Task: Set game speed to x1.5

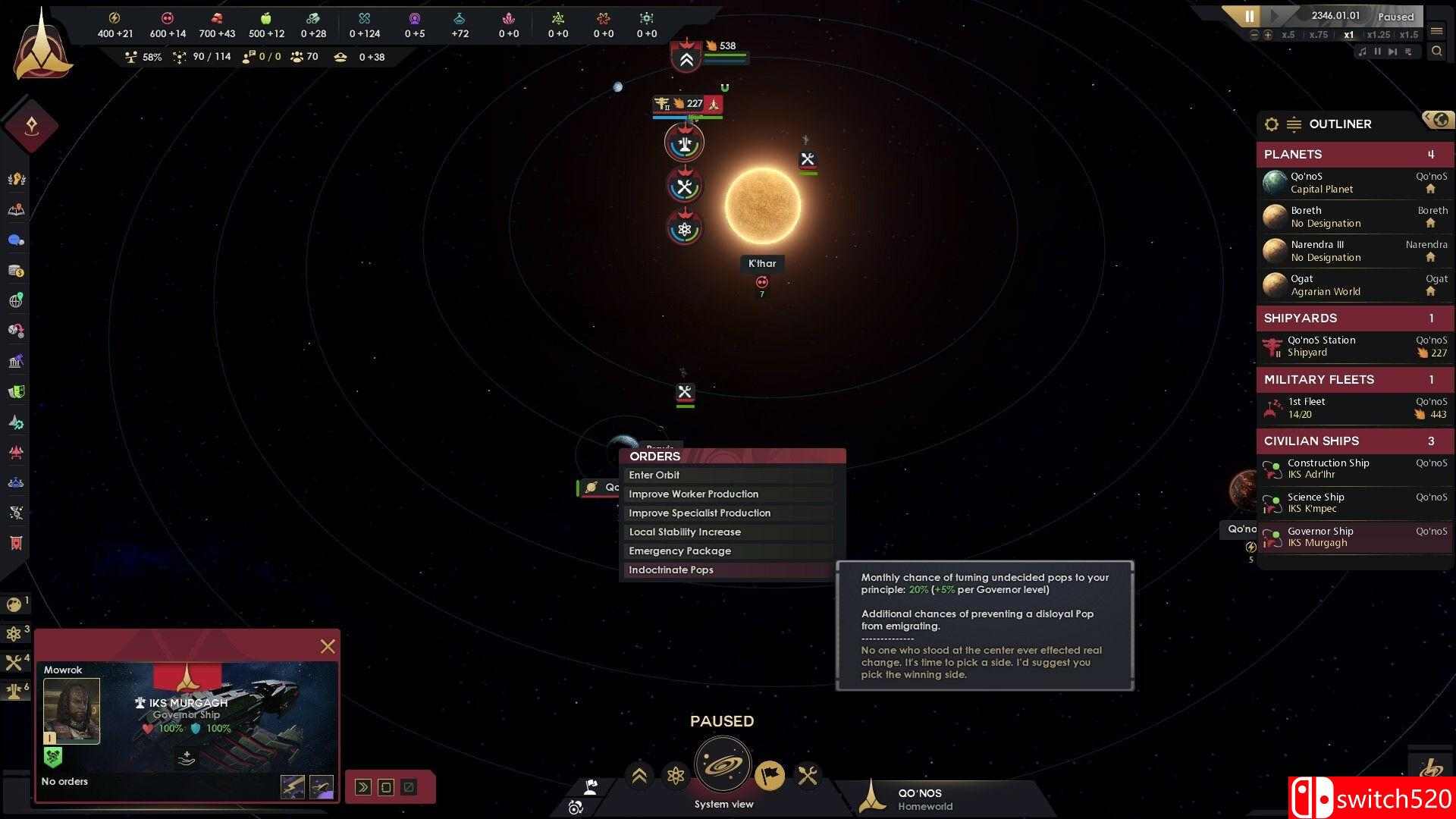Action: [1408, 35]
